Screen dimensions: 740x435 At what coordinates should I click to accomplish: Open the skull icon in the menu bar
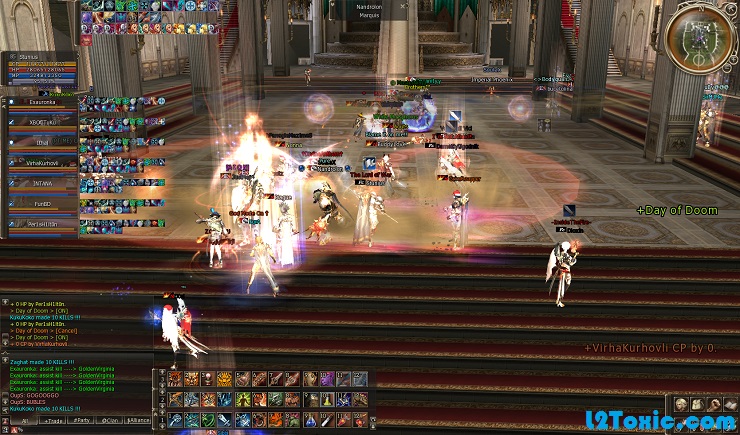tap(680, 403)
